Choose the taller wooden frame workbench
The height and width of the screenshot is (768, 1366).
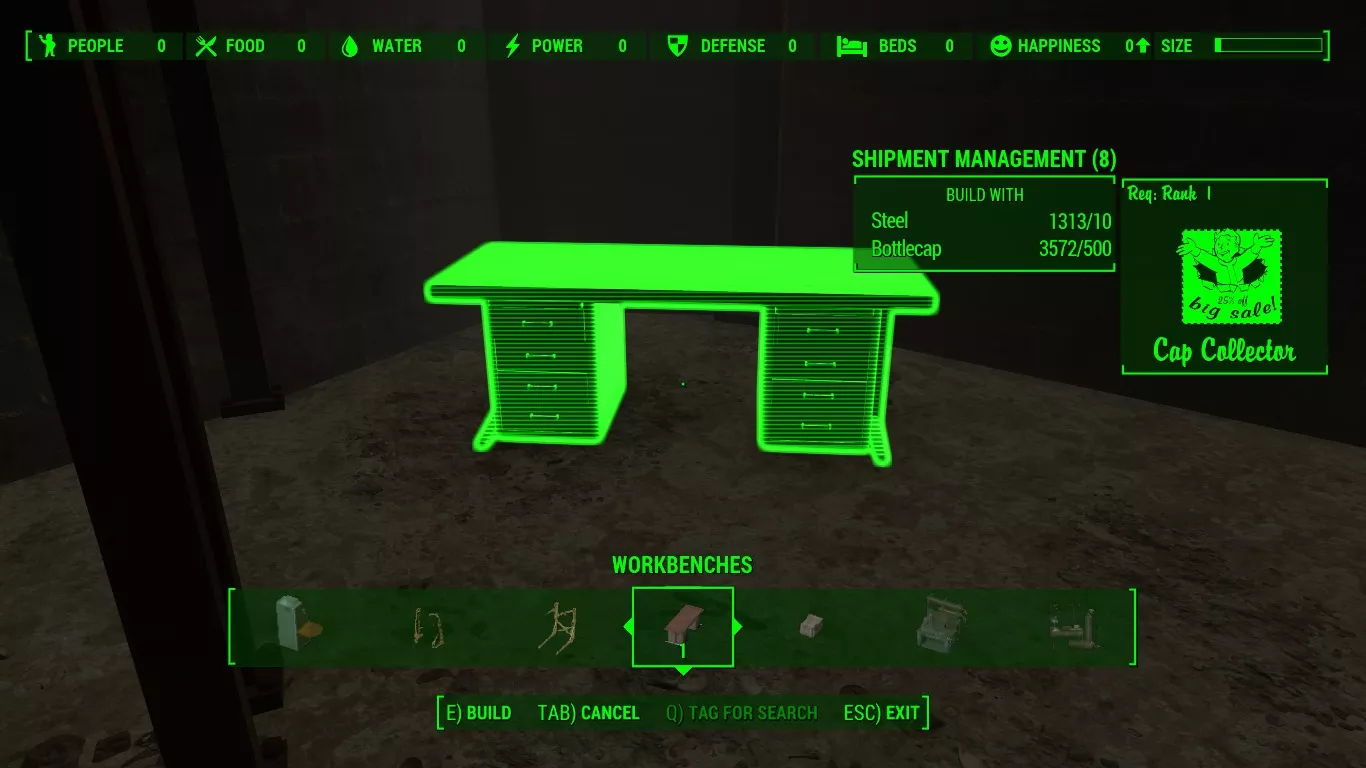point(556,627)
